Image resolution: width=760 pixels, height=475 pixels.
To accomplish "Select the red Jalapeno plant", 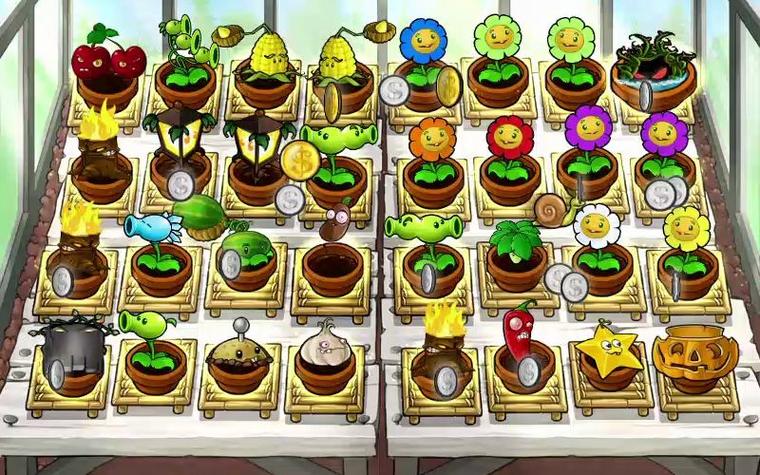I will tap(520, 329).
